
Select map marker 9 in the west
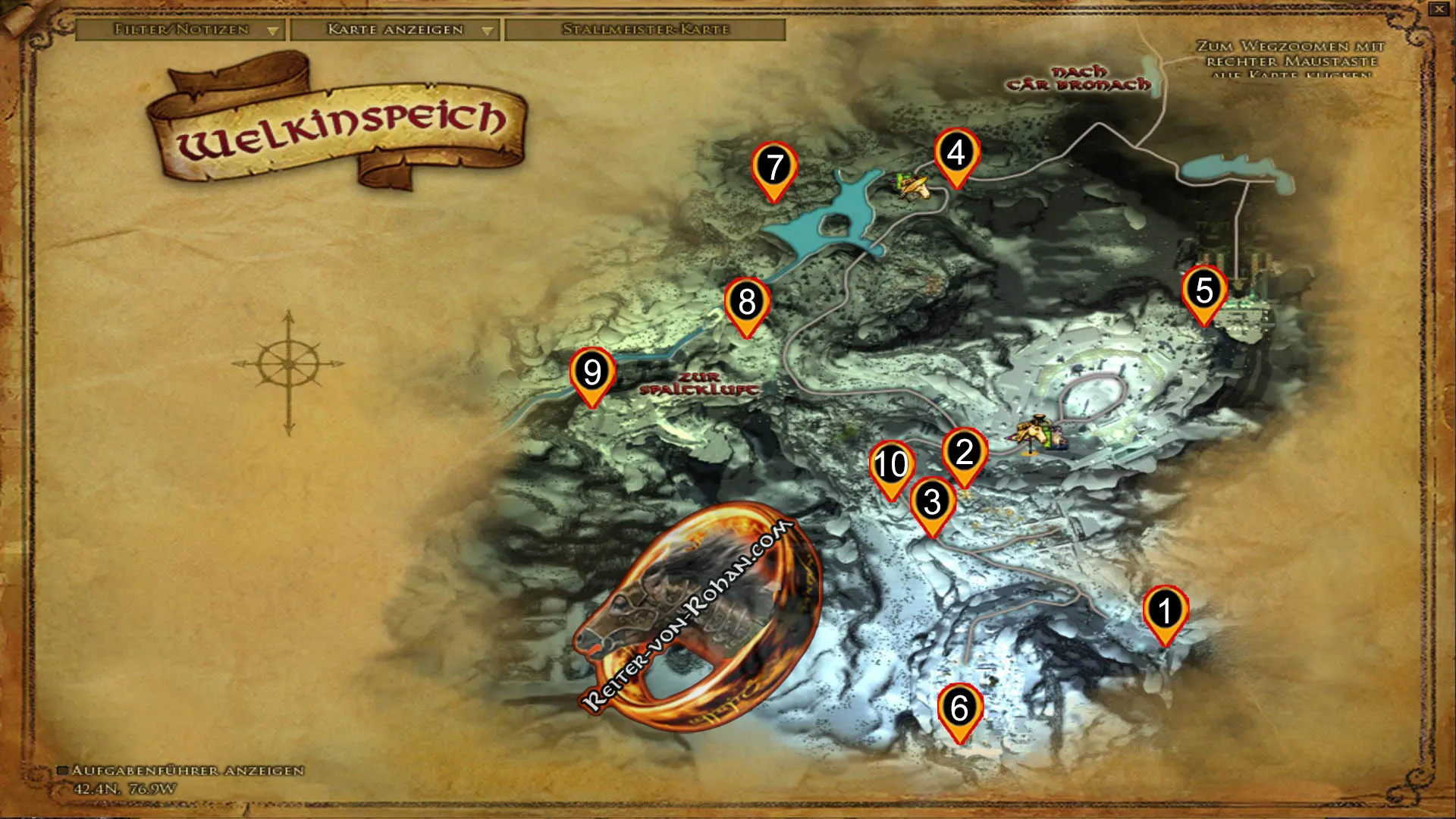click(x=591, y=373)
